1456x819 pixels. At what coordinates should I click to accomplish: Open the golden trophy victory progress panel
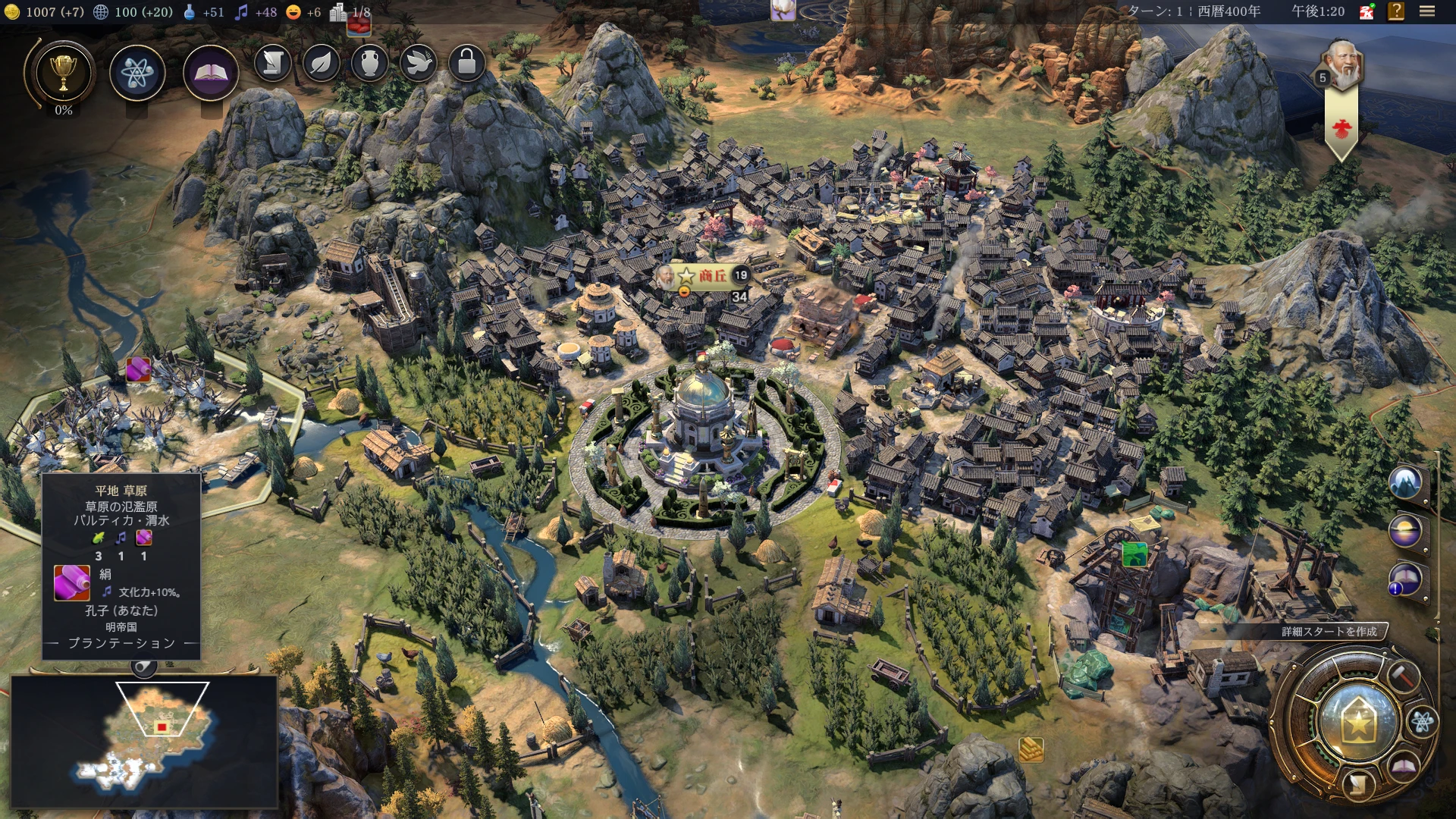pos(63,74)
